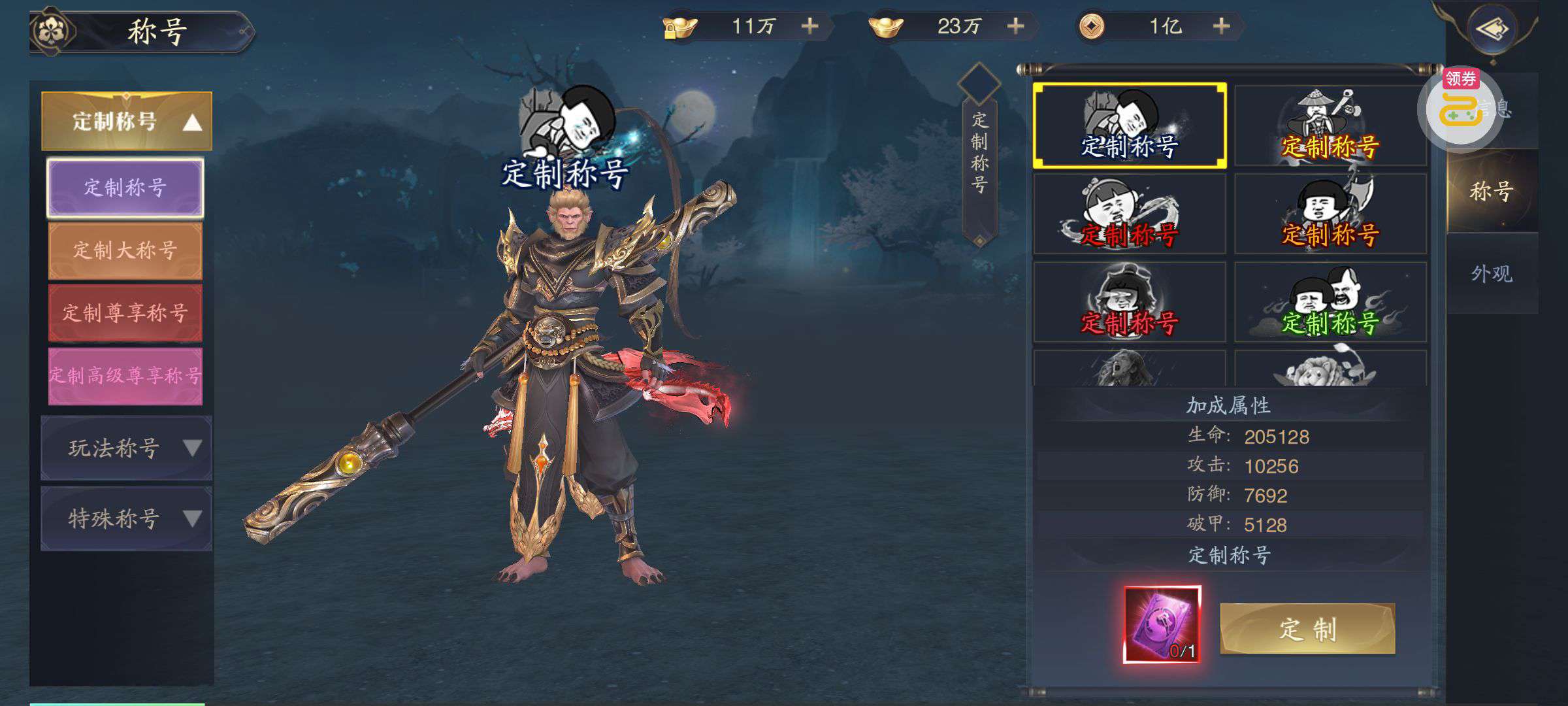Select the purple 定制称号 sub-tab
The image size is (1568, 706).
pyautogui.click(x=125, y=188)
